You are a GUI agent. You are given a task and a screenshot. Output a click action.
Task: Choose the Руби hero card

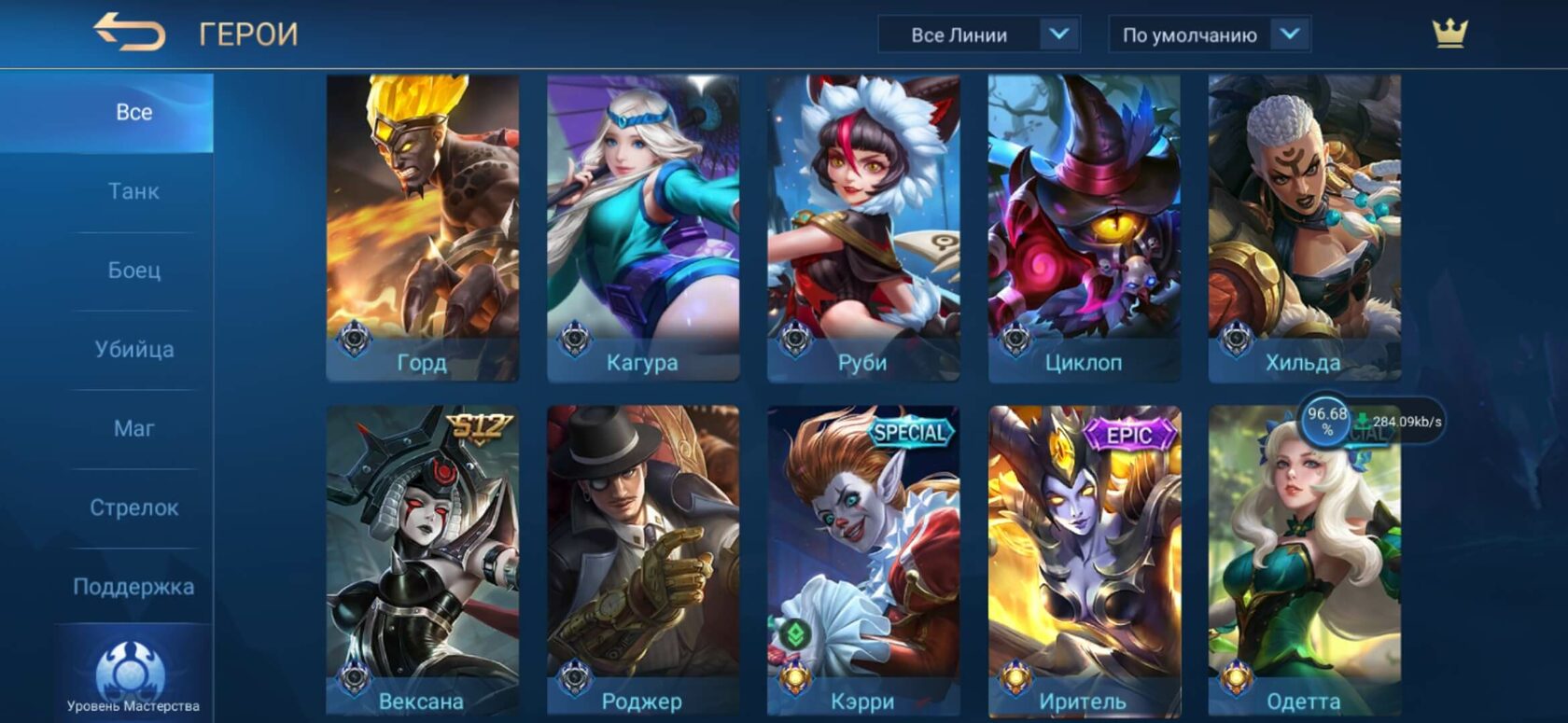862,228
